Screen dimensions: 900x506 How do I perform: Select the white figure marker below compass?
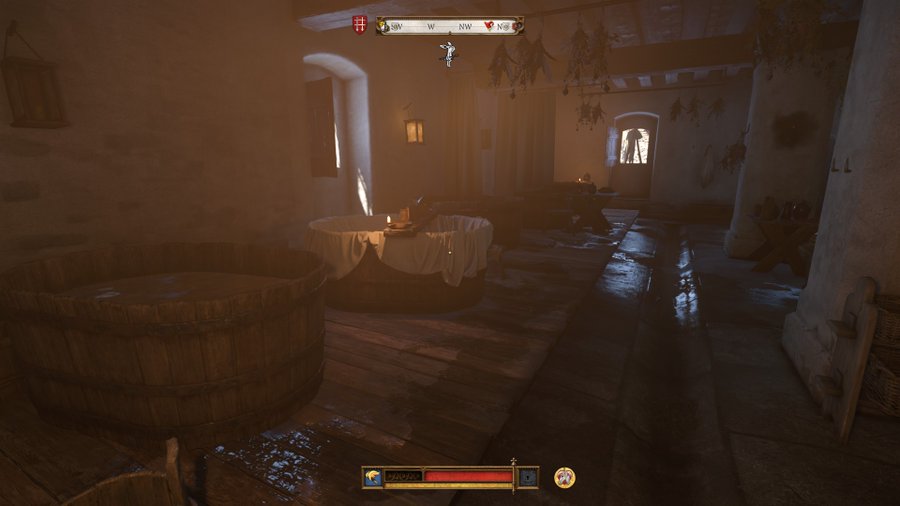coord(449,53)
